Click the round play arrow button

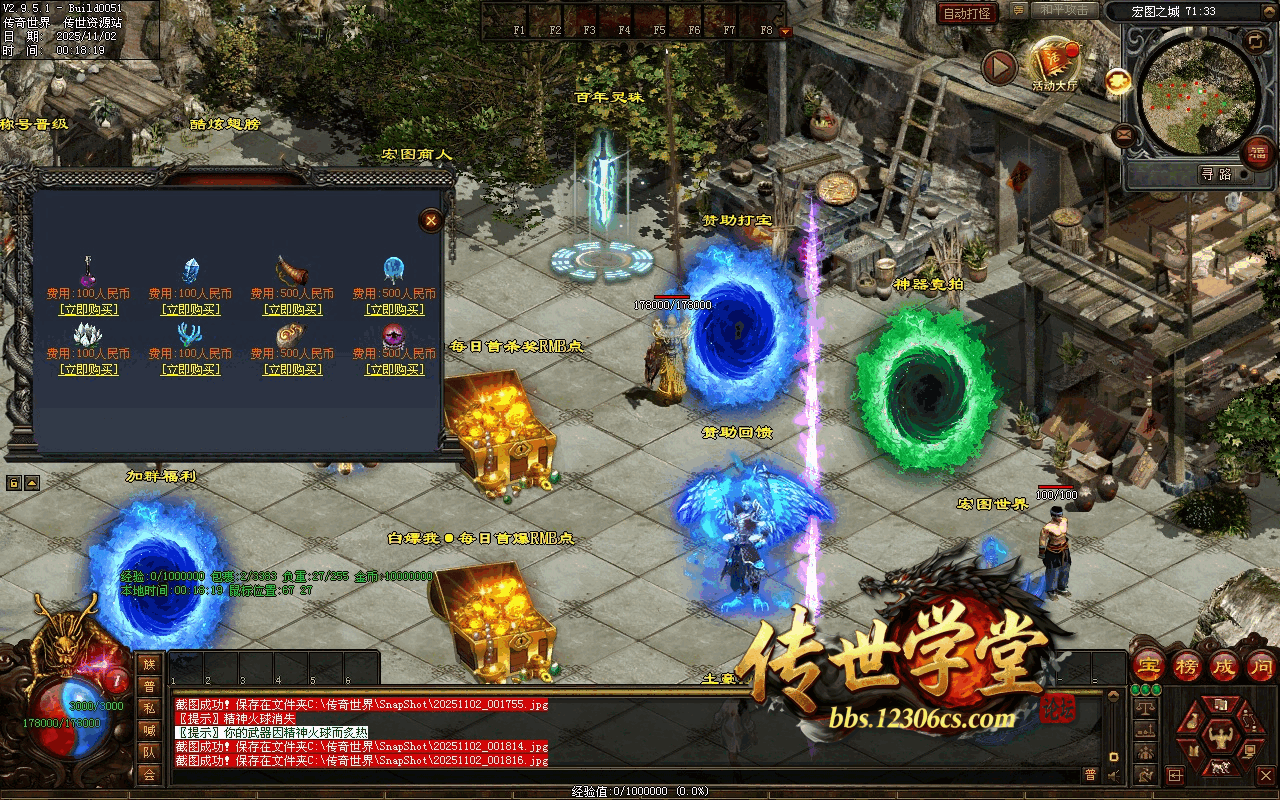[x=999, y=67]
